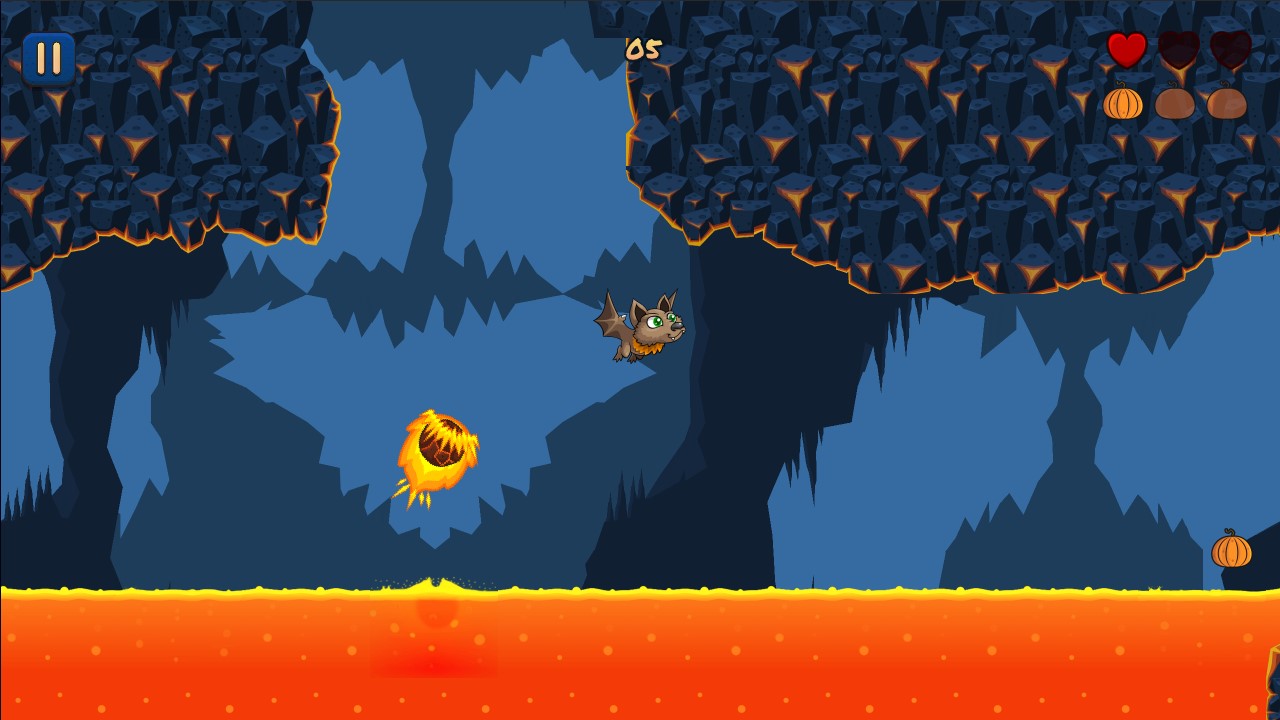1280x720 pixels.
Task: Click the bright orange pumpkin counter icon
Action: point(1124,102)
